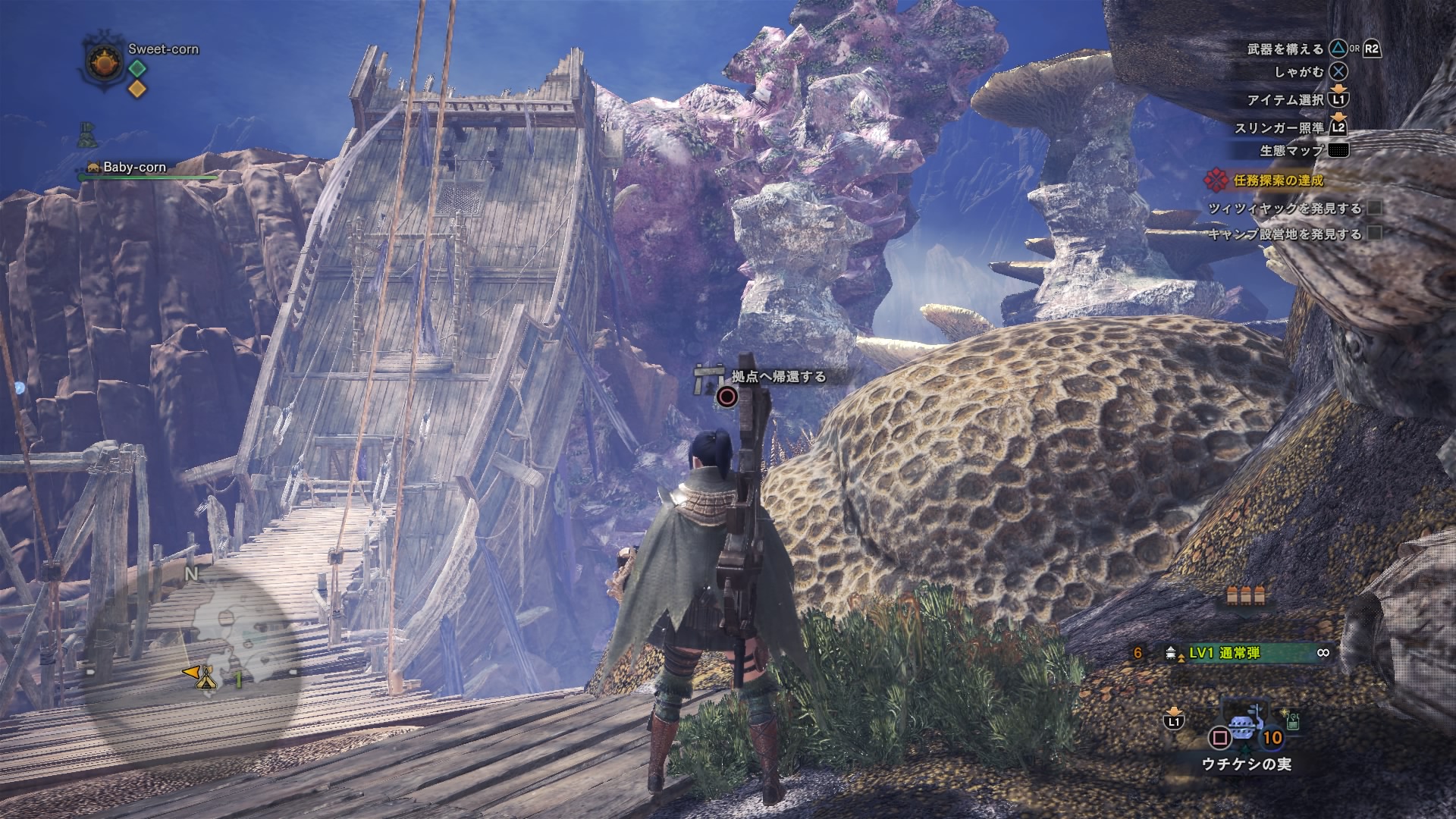Click the camp tent marker on minimap
Image resolution: width=1456 pixels, height=819 pixels.
click(206, 680)
